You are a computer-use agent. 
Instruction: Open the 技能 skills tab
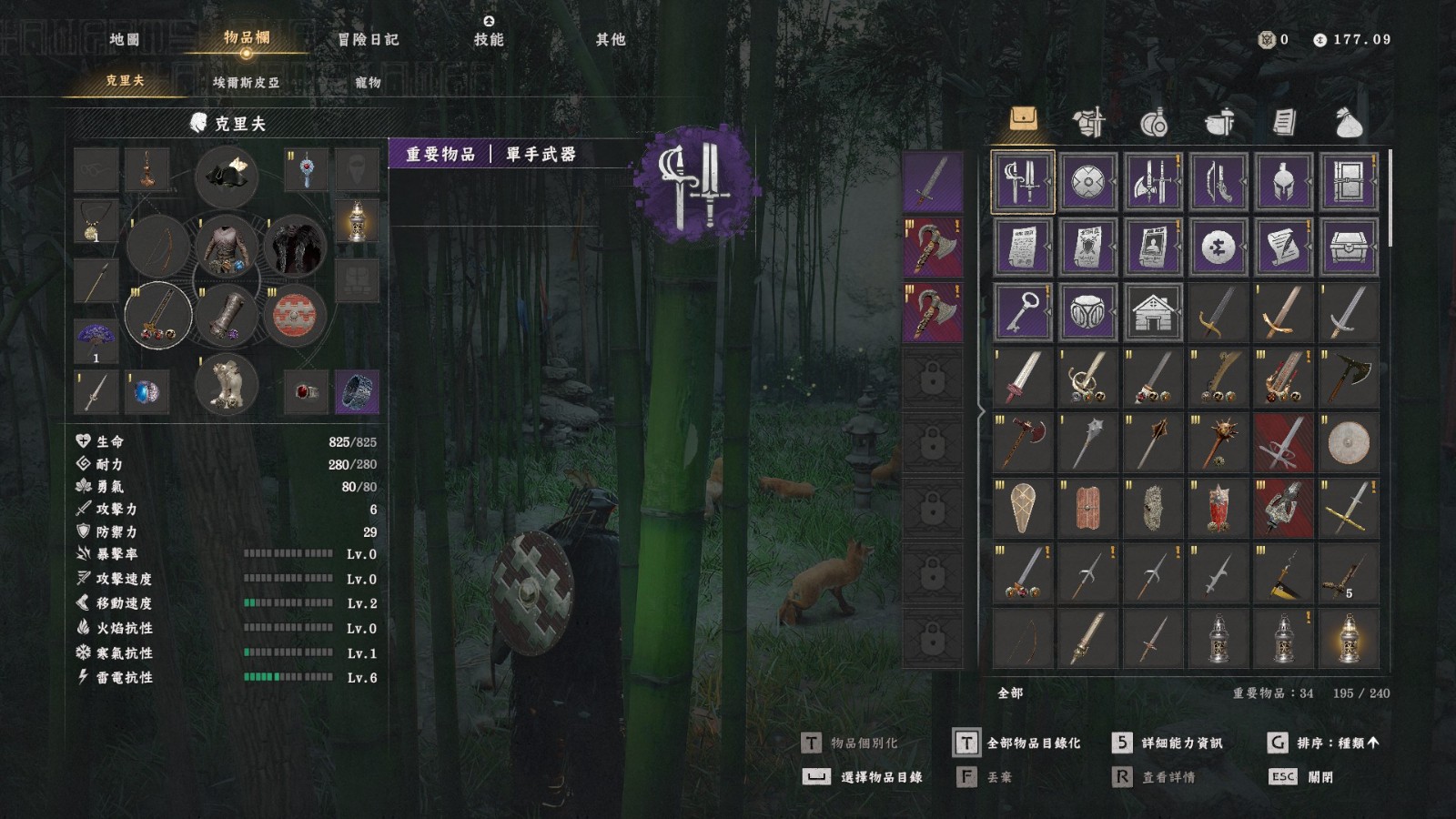coord(489,39)
